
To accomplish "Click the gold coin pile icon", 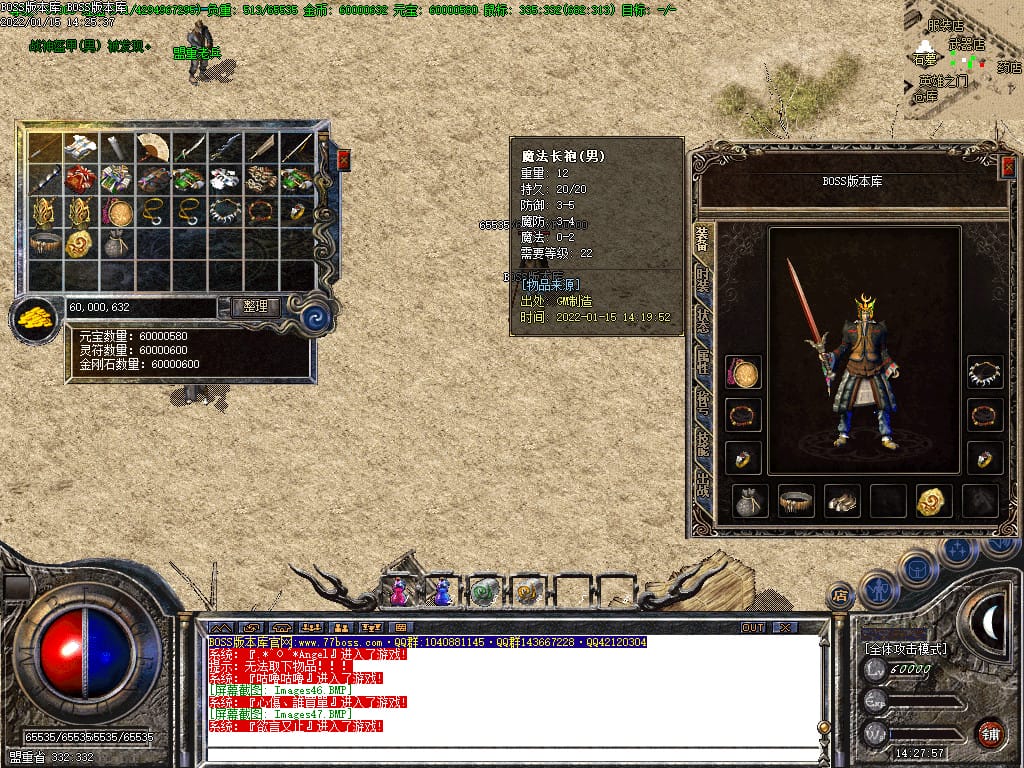I will point(34,319).
